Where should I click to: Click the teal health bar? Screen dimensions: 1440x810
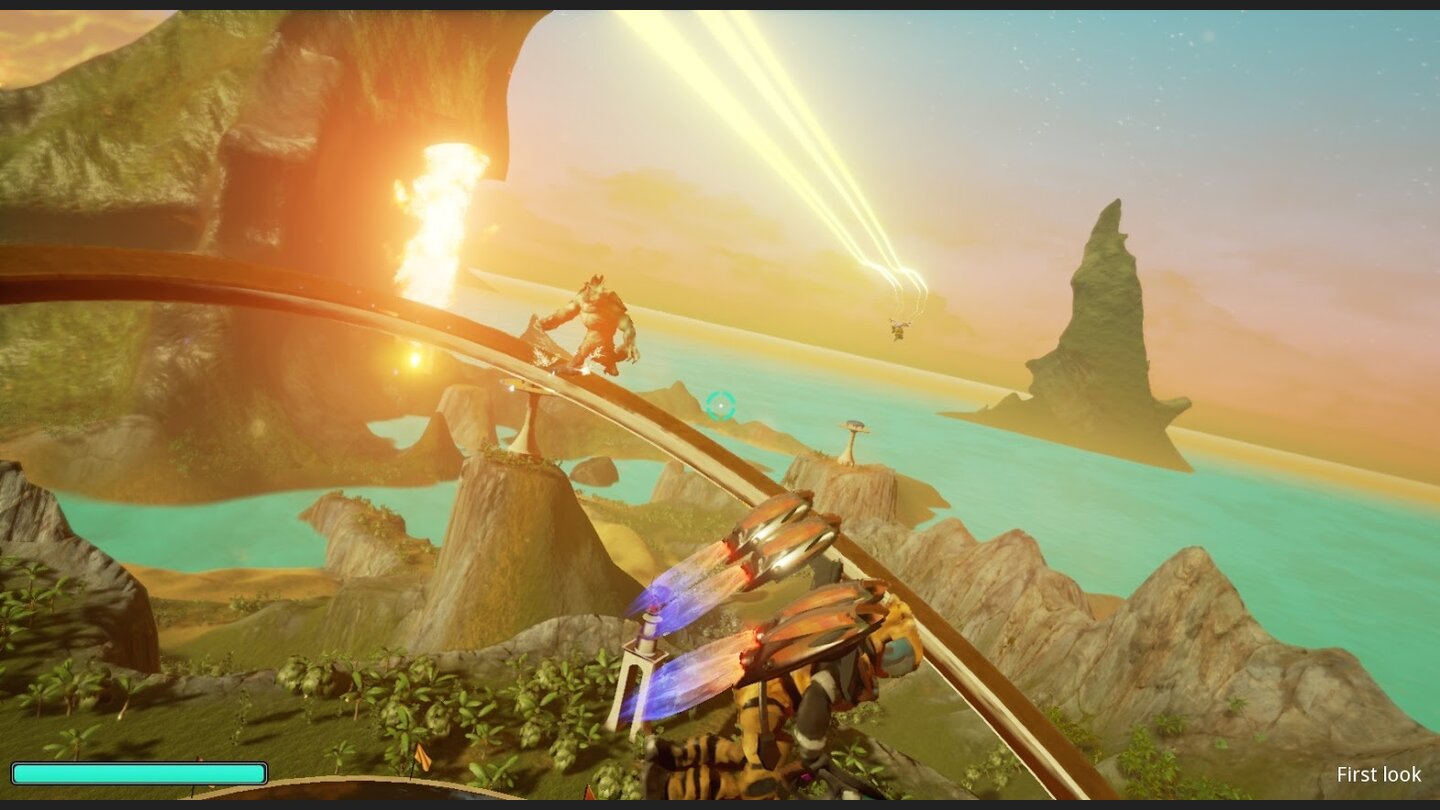(140, 772)
